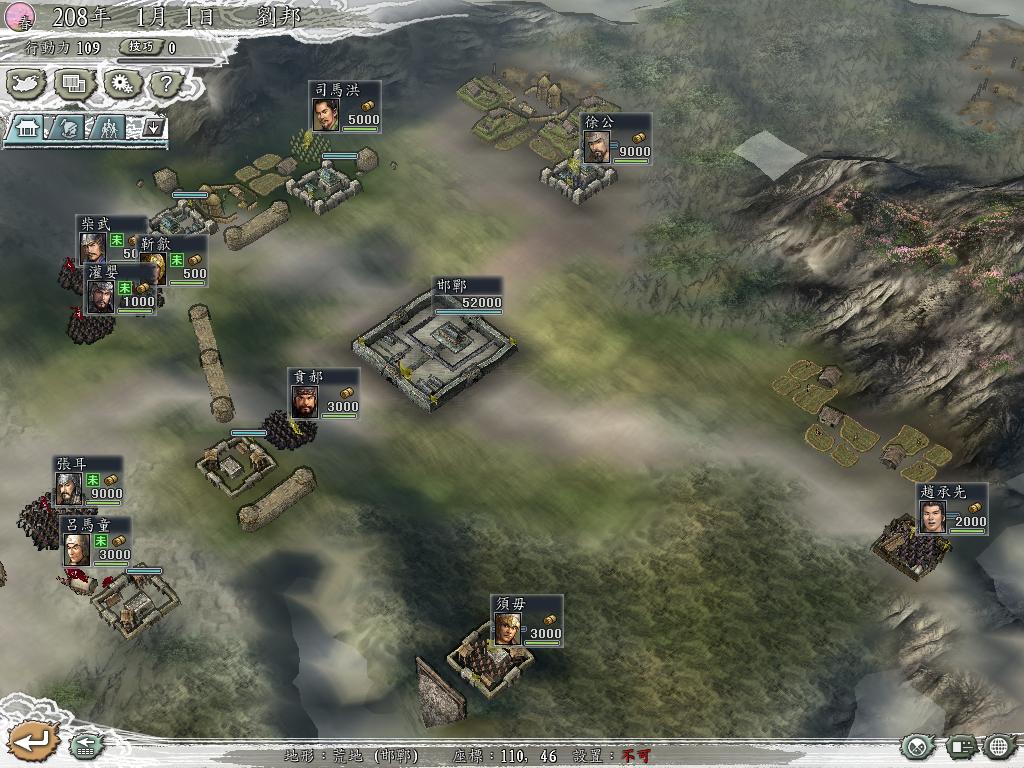The height and width of the screenshot is (768, 1024).
Task: Select officer 徐公's unit card
Action: pyautogui.click(x=616, y=139)
